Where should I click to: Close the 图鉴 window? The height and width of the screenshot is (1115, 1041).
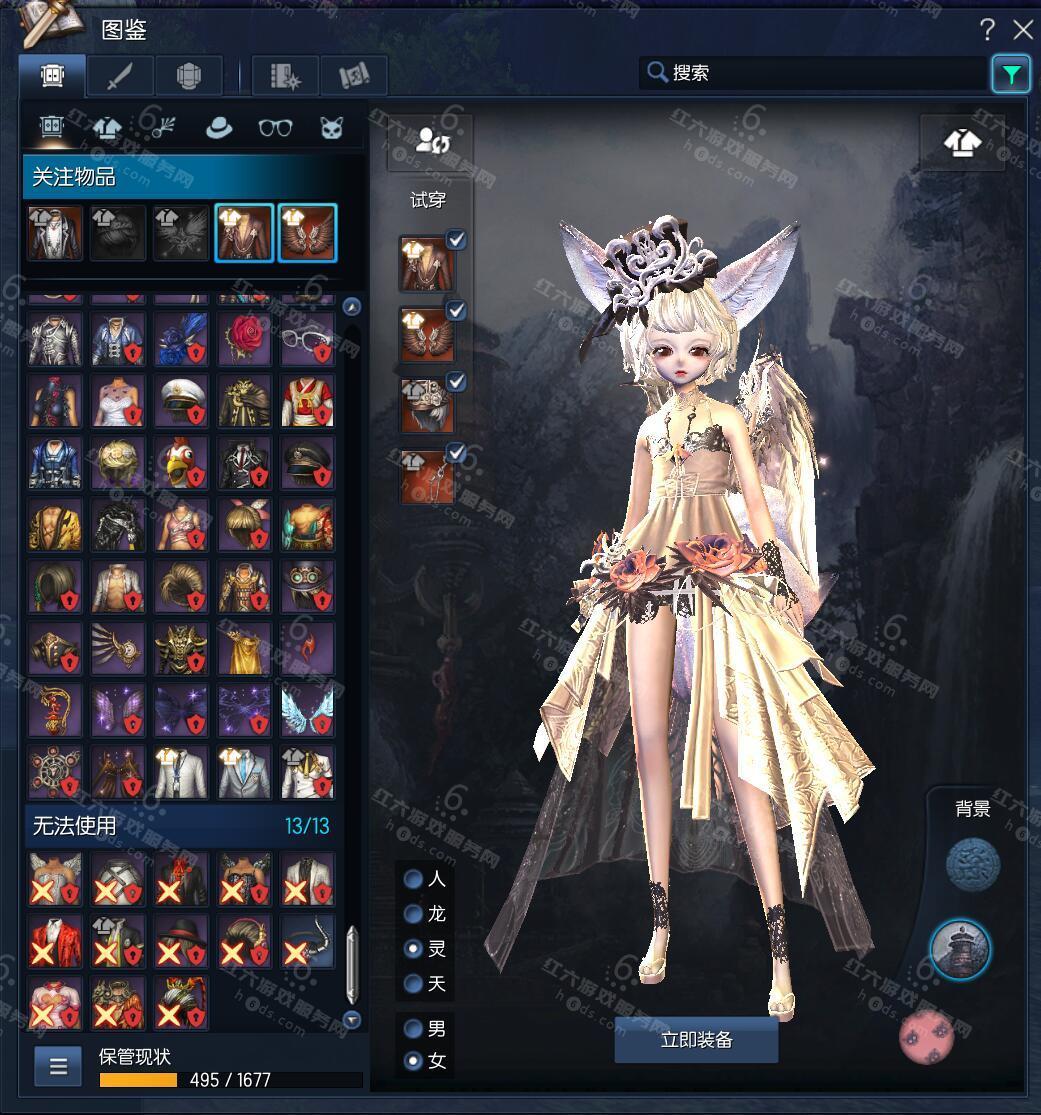click(1022, 30)
